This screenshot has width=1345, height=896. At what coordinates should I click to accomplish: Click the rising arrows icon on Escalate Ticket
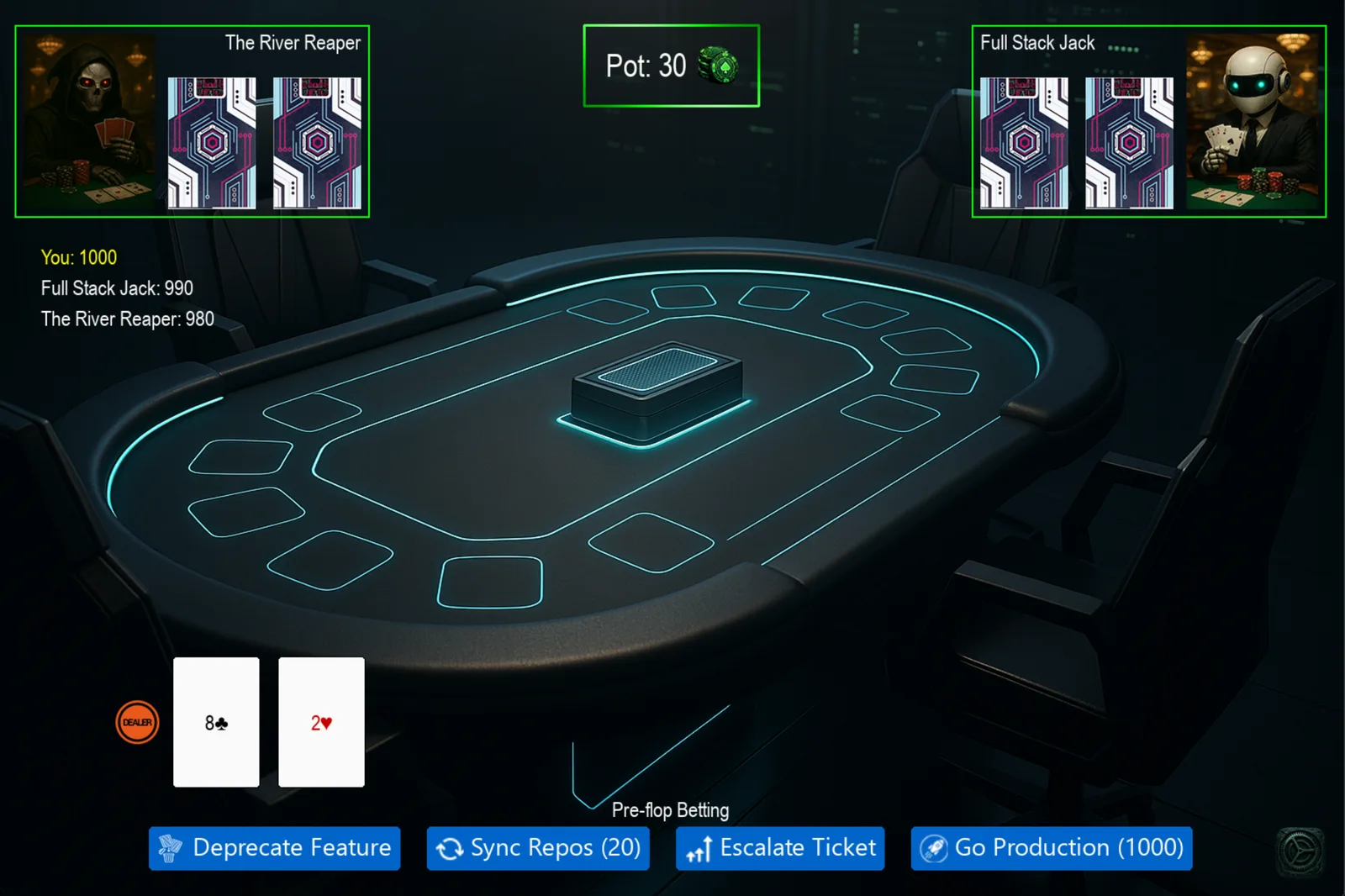click(698, 848)
